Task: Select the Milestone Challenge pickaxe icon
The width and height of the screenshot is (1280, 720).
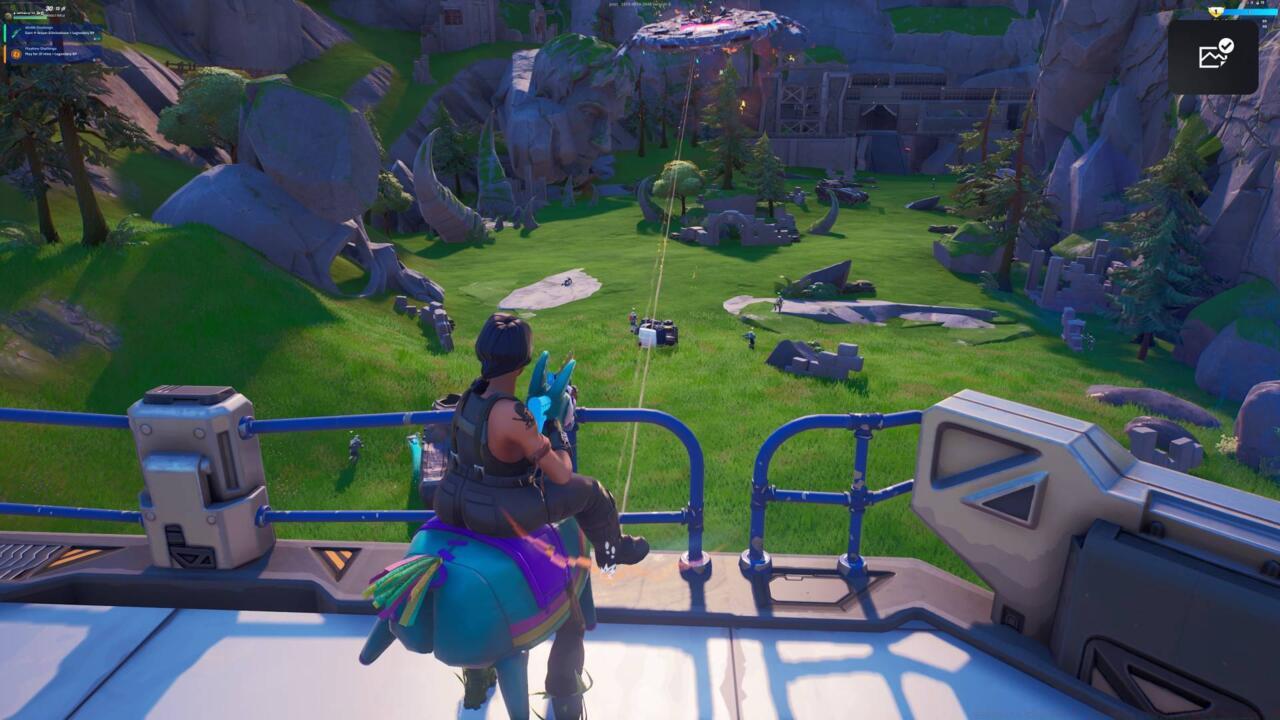Action: [x=15, y=31]
